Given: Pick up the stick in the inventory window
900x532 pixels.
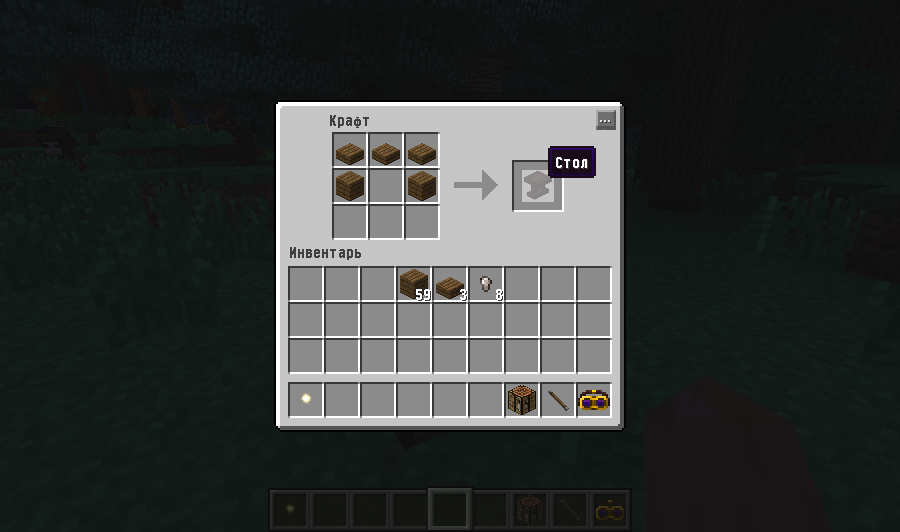Looking at the screenshot, I should (x=558, y=400).
